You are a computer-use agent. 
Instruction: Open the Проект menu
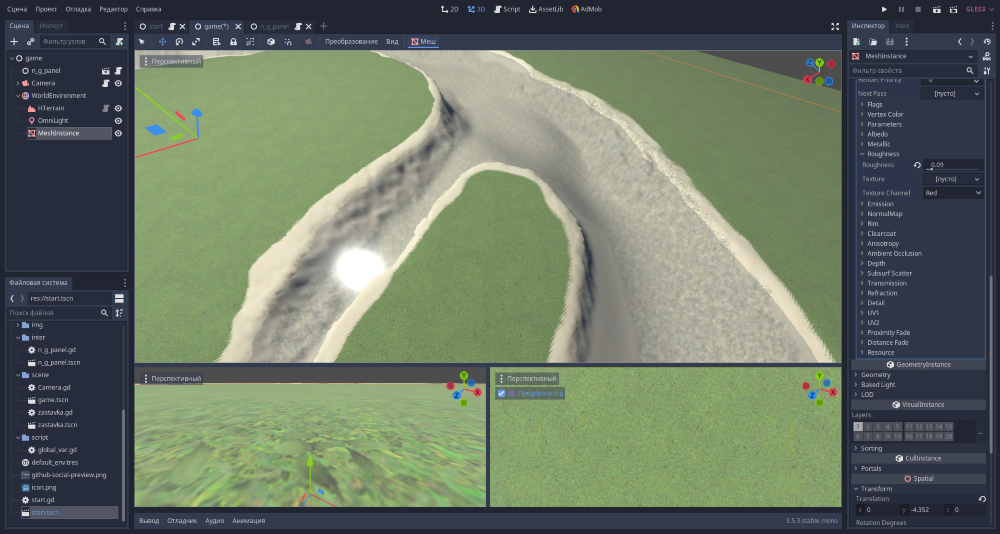pyautogui.click(x=46, y=9)
